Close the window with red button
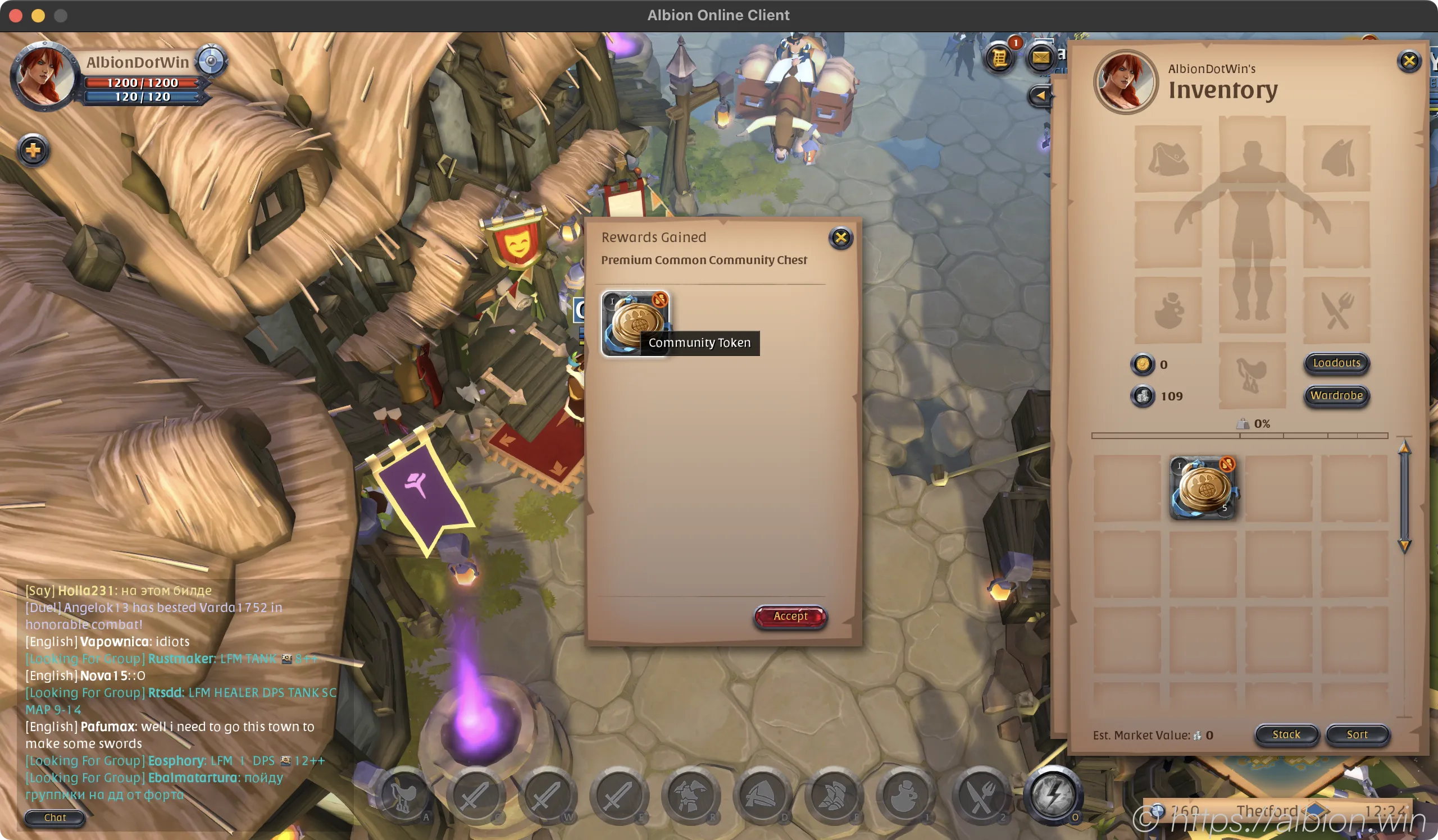Screen dimensions: 1438x840 click(16, 15)
